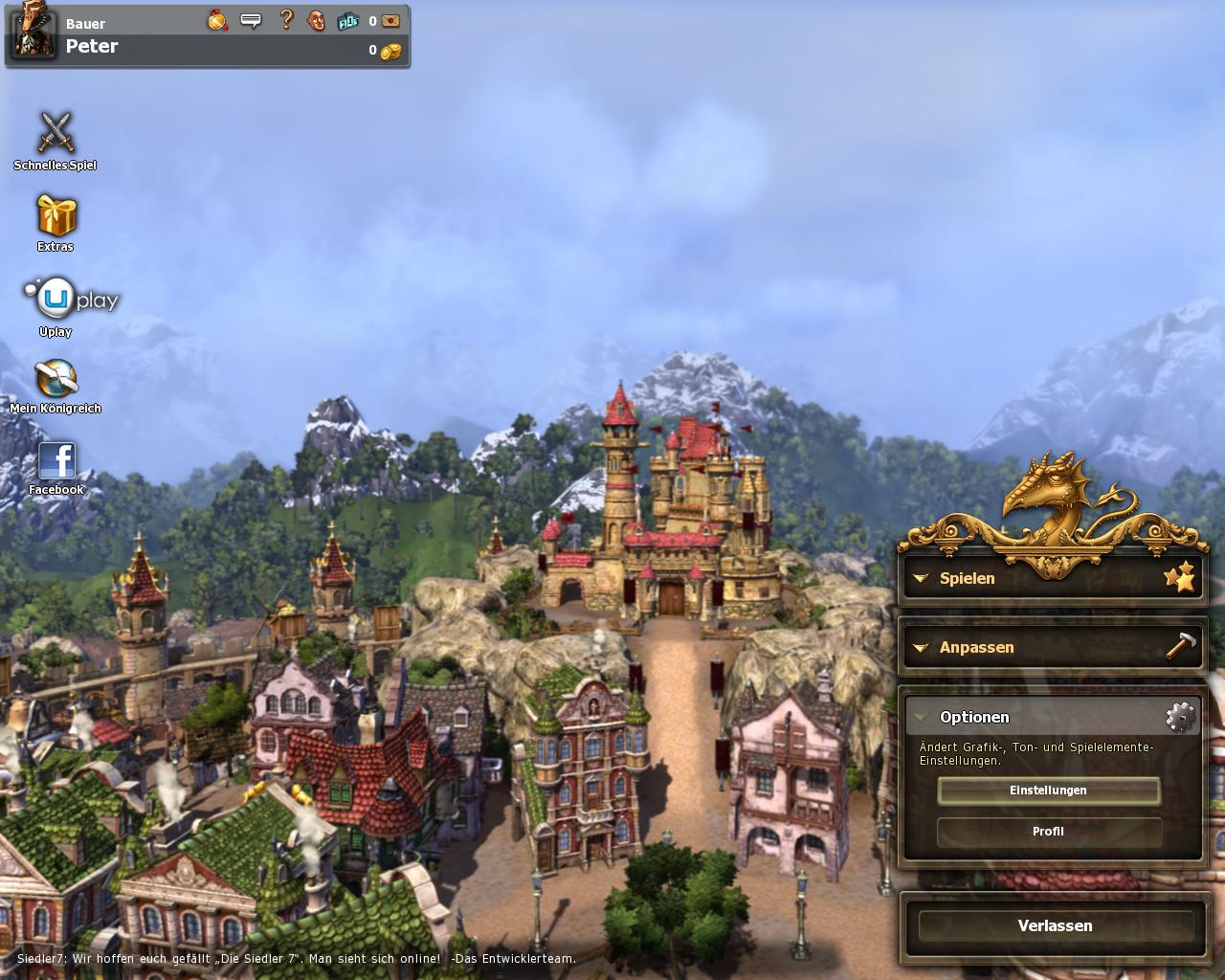Open Mein Königreich
1225x980 pixels.
click(x=56, y=379)
